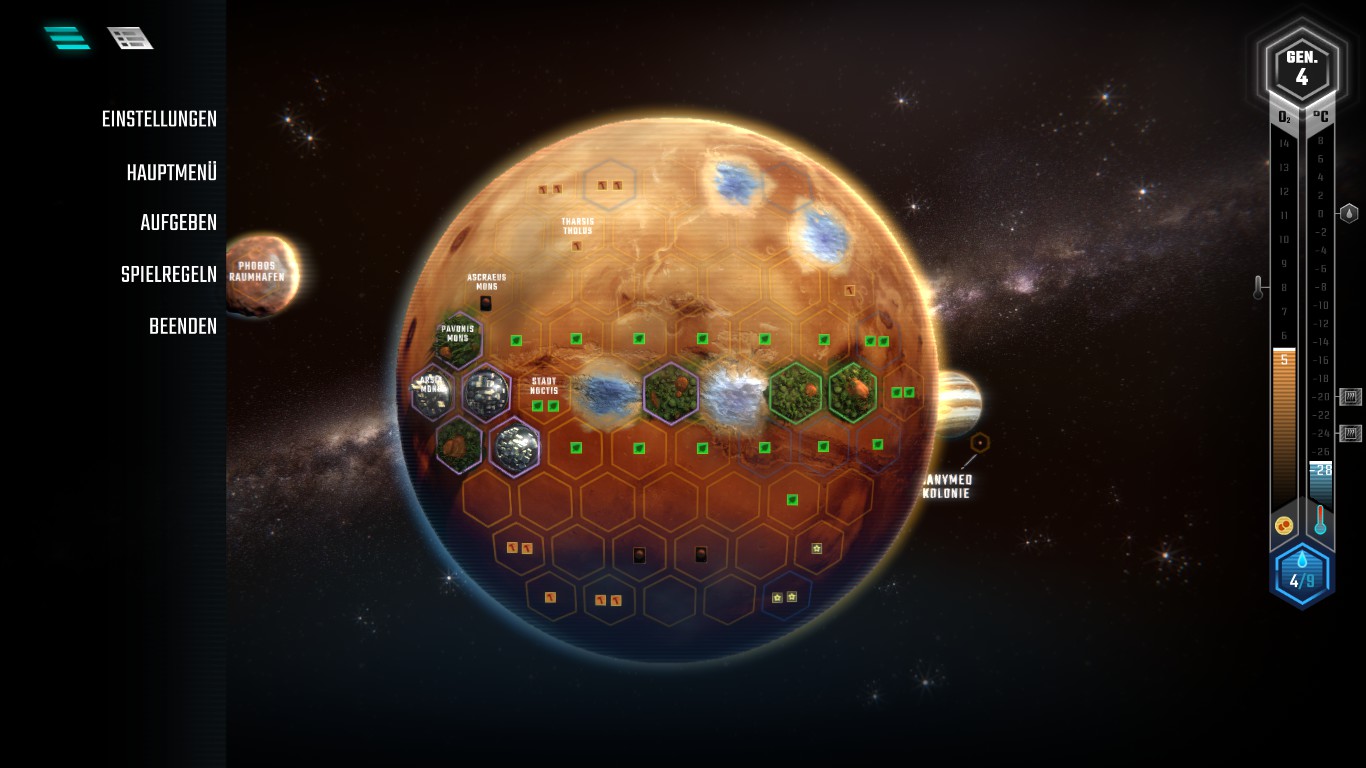
Task: Select the Ascraeus Mons tile
Action: (486, 292)
